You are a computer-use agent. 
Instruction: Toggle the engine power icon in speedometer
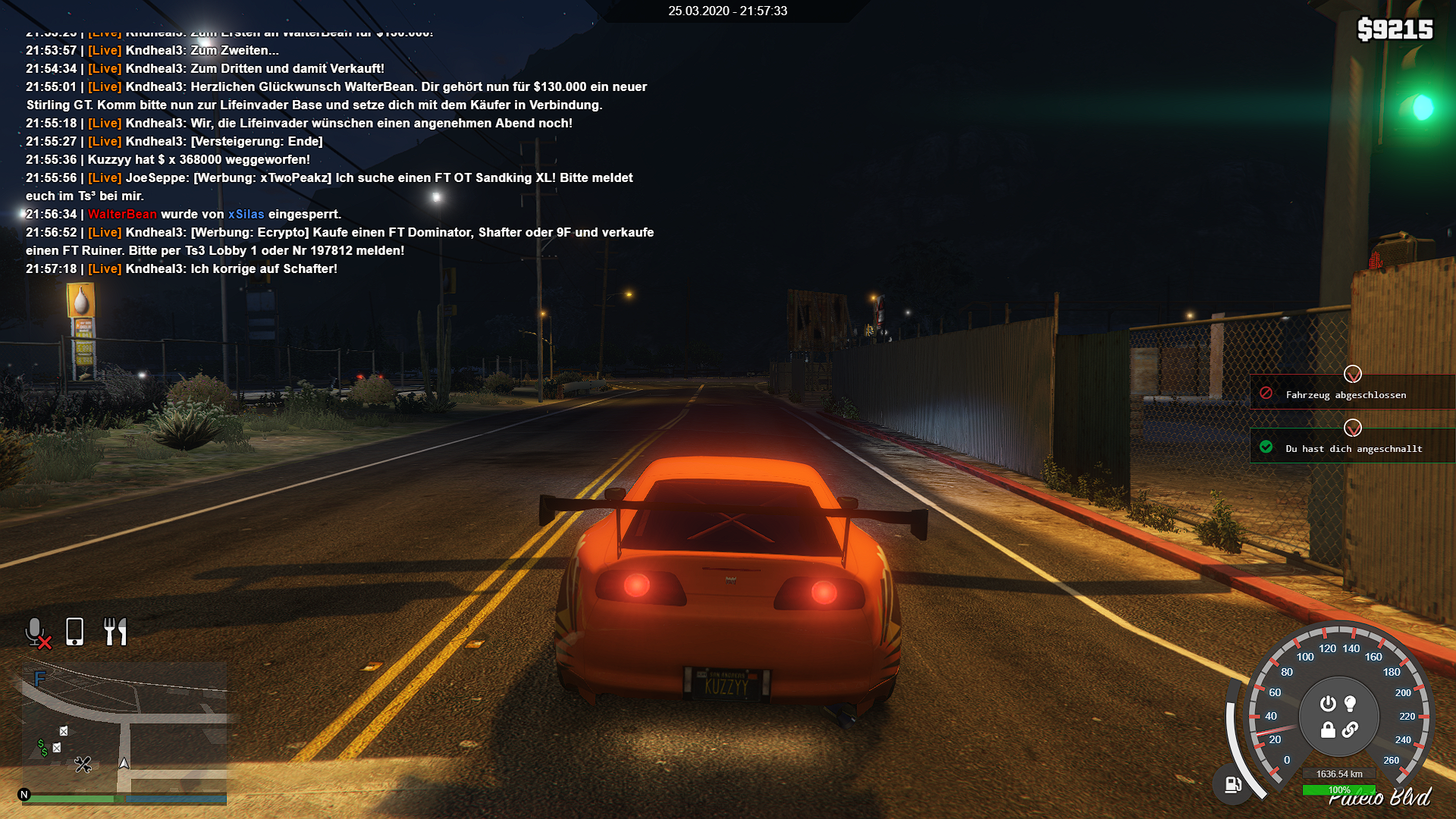[x=1328, y=704]
